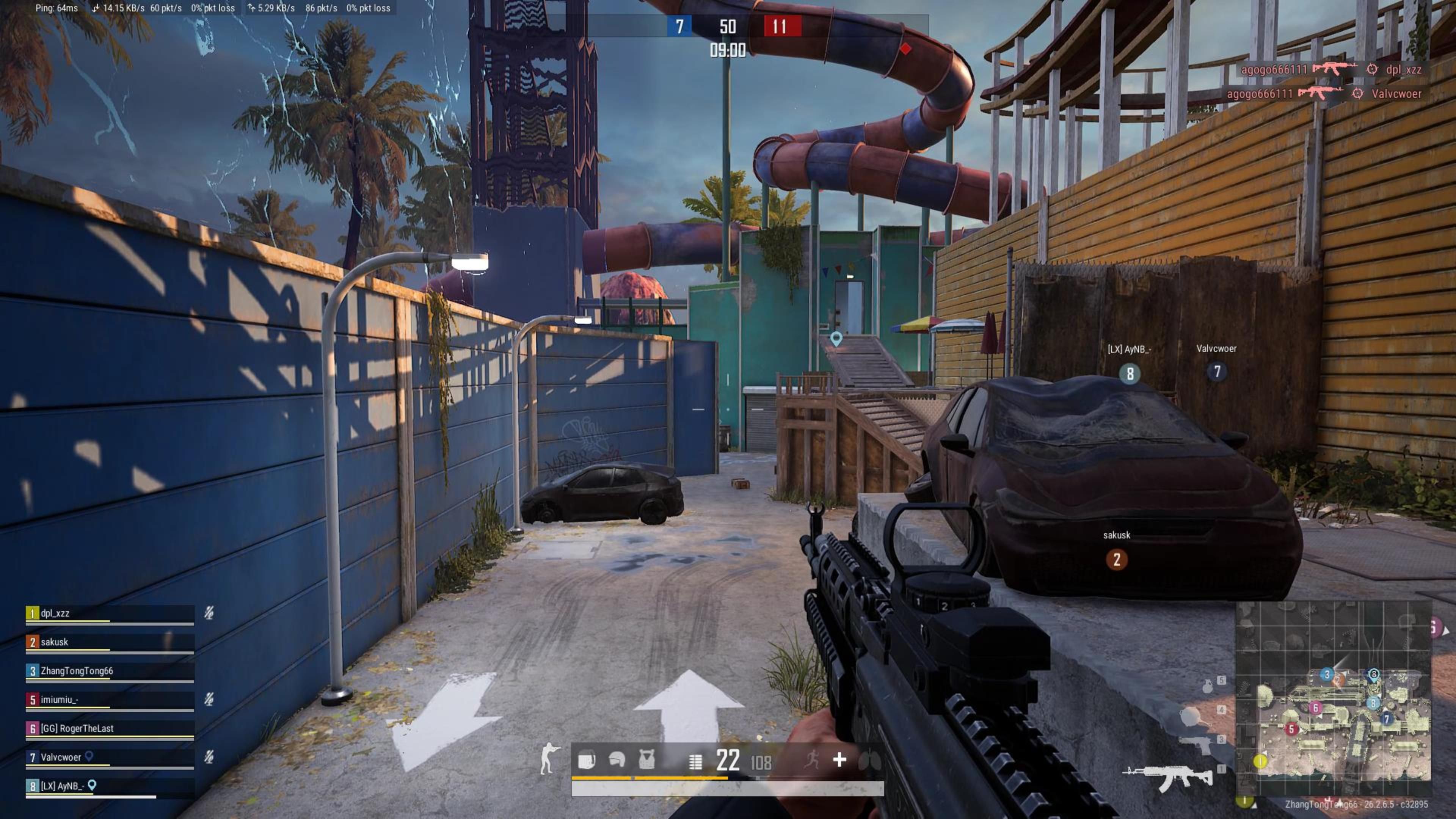The image size is (1456, 819).
Task: Choose the grenade in slot 5
Action: (1207, 686)
